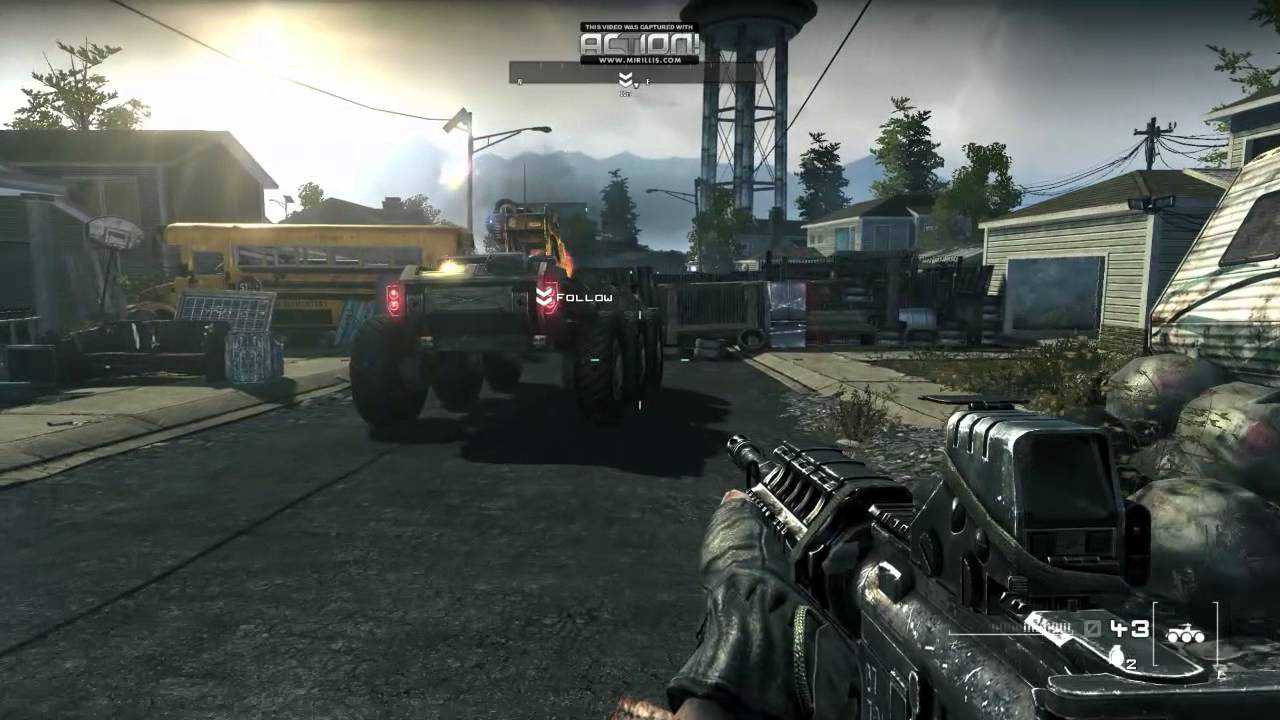Click the Action! Mirillis watermark logo
The height and width of the screenshot is (720, 1280).
(x=639, y=44)
